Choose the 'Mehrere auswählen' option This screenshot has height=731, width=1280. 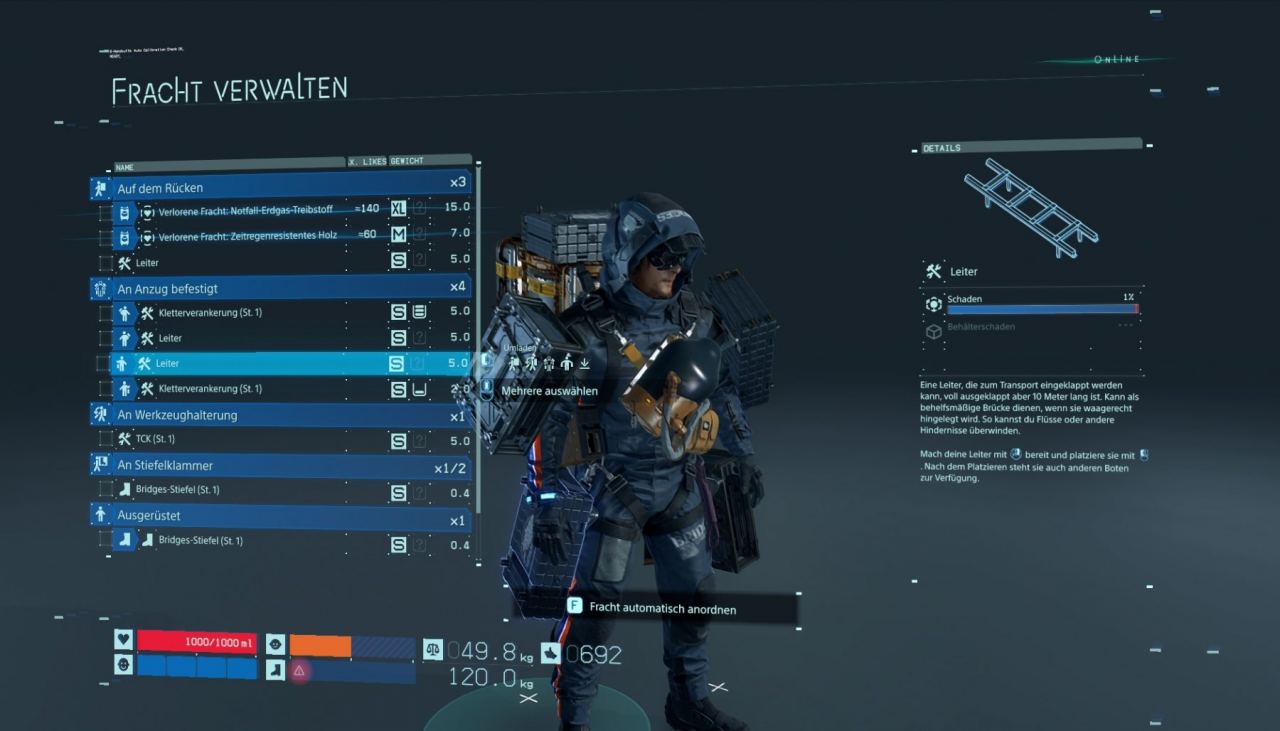(x=549, y=391)
